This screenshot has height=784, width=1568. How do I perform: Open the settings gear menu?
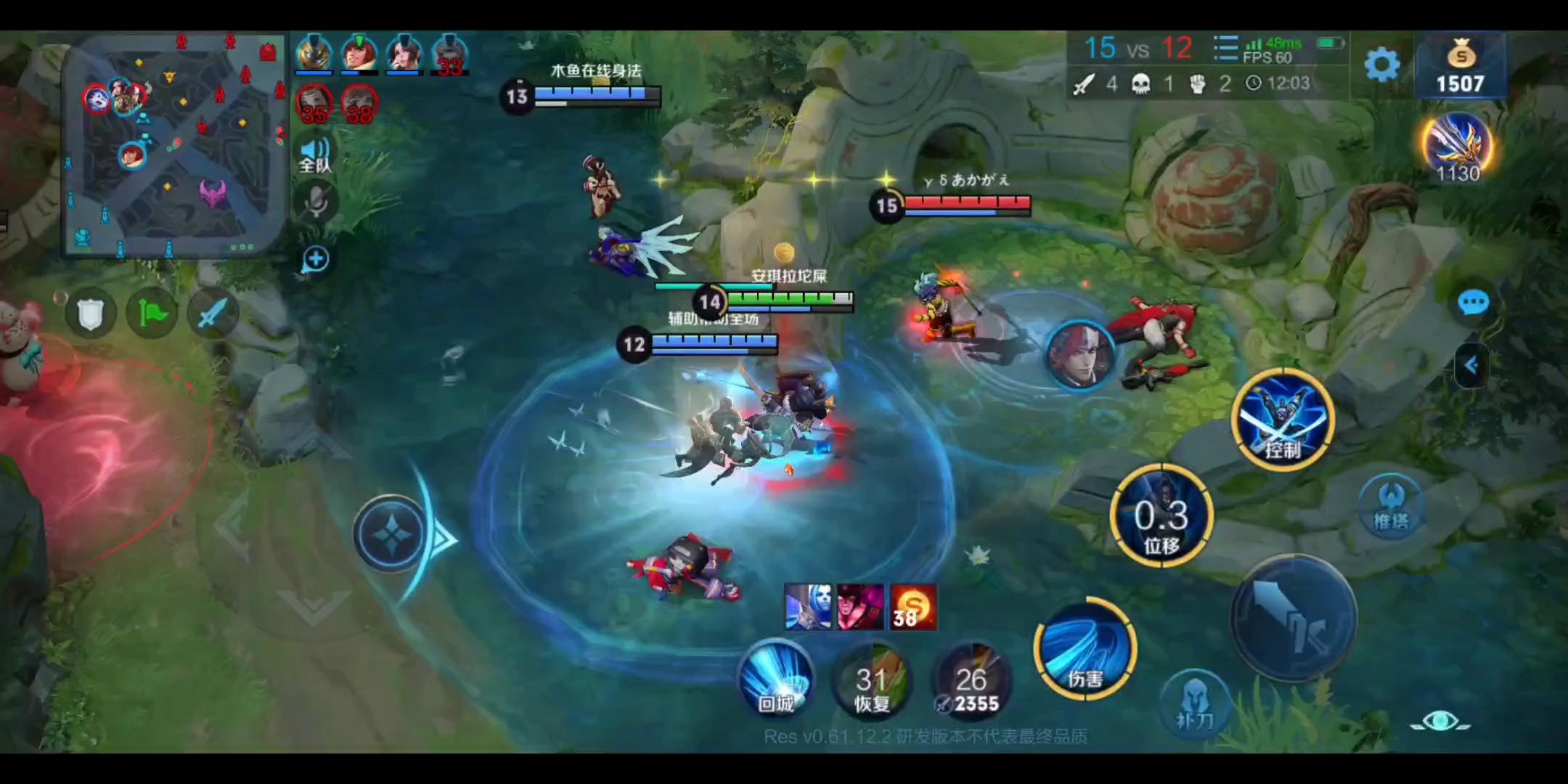pyautogui.click(x=1381, y=65)
